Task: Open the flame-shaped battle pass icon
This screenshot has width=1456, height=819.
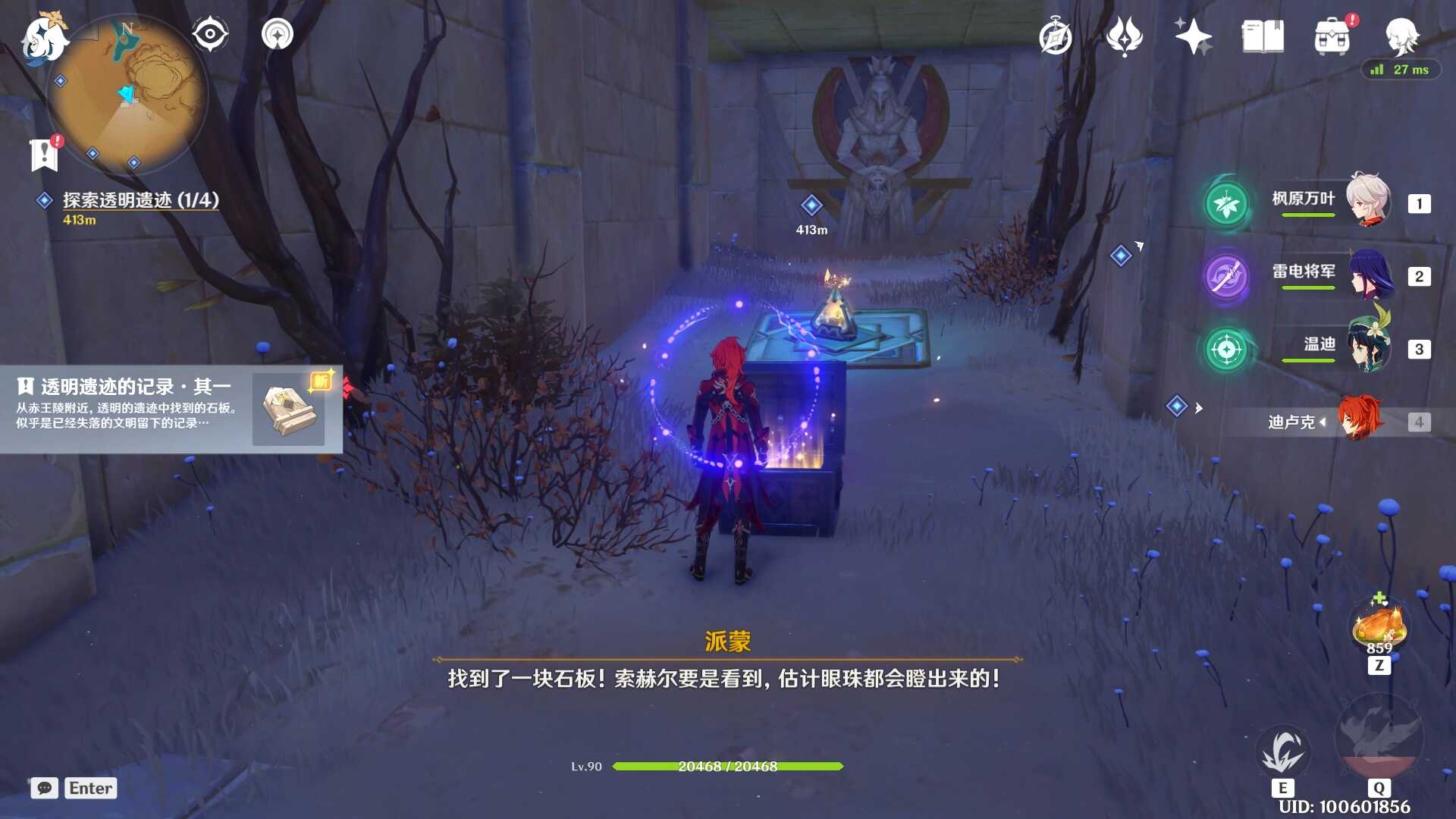Action: tap(1124, 36)
